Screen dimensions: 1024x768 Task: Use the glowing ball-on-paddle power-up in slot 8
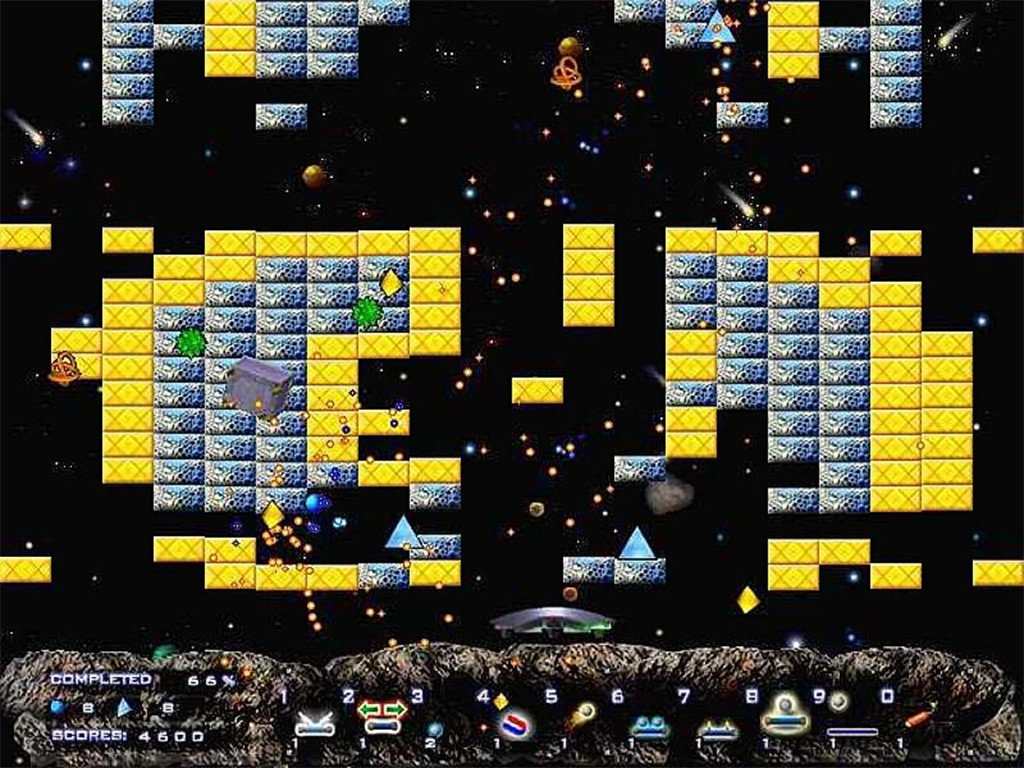781,717
